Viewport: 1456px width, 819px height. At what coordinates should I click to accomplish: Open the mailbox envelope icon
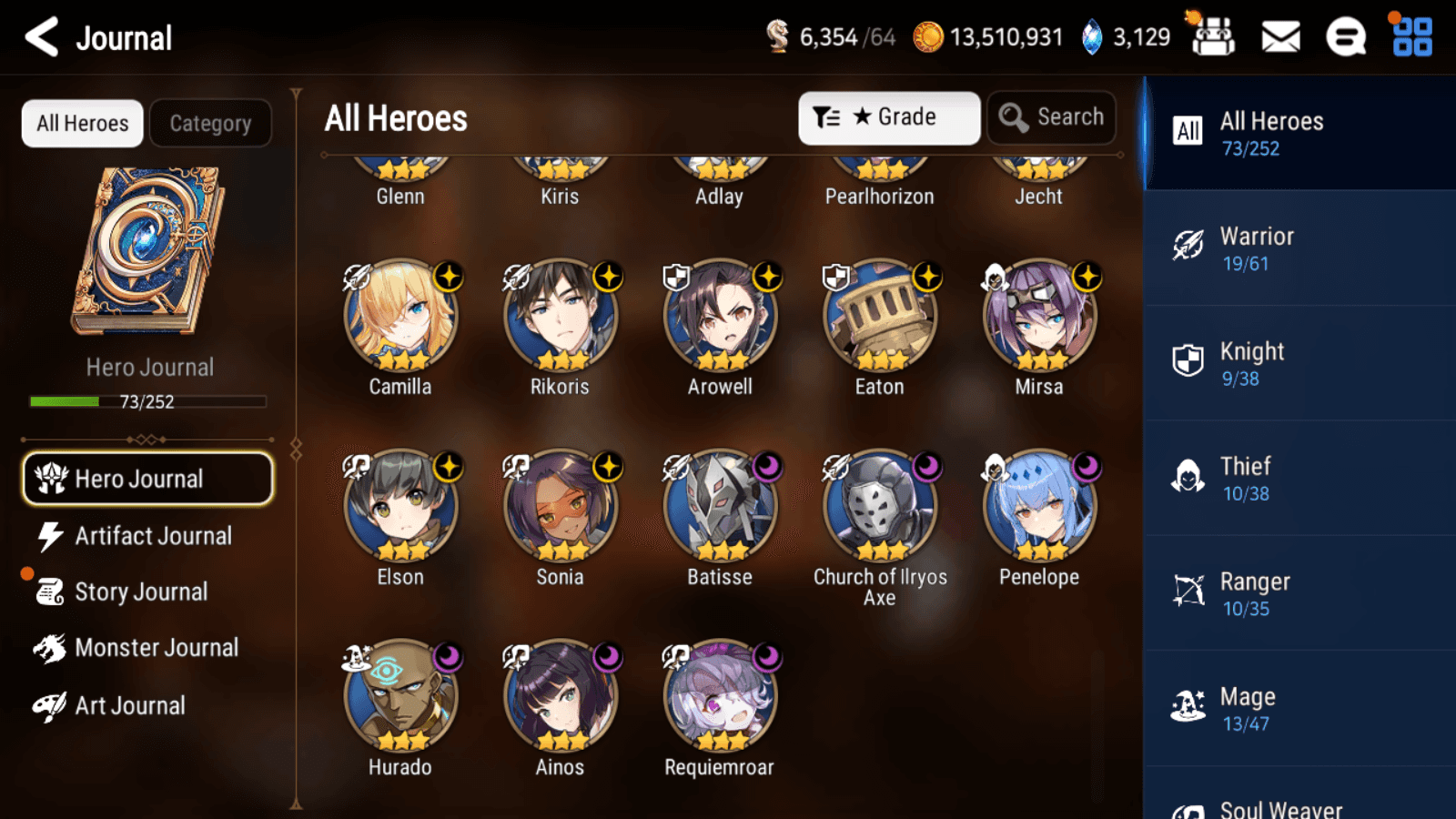click(x=1280, y=37)
